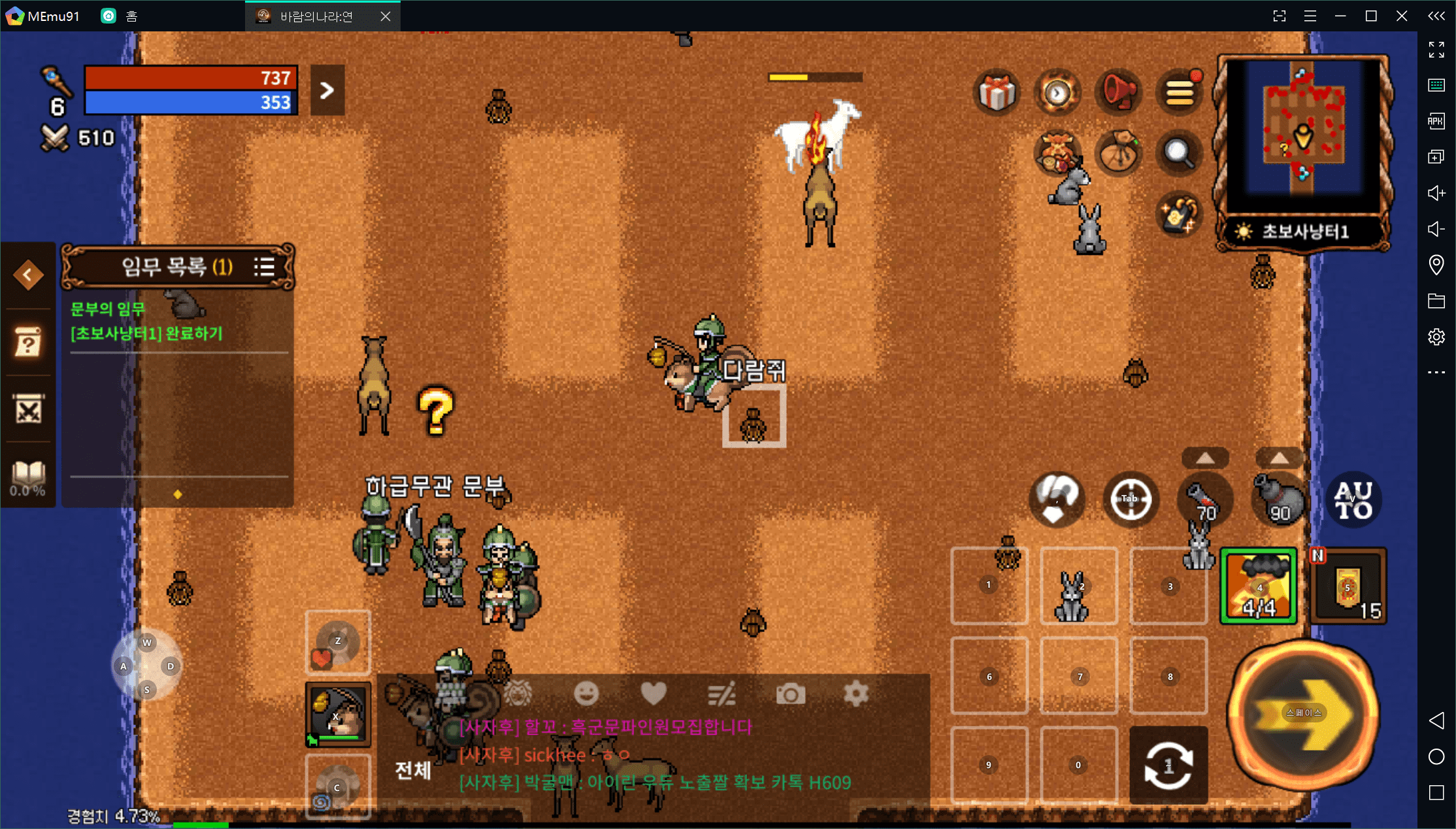Open the inventory pouch bag
Image resolution: width=1456 pixels, height=829 pixels.
[x=1118, y=152]
